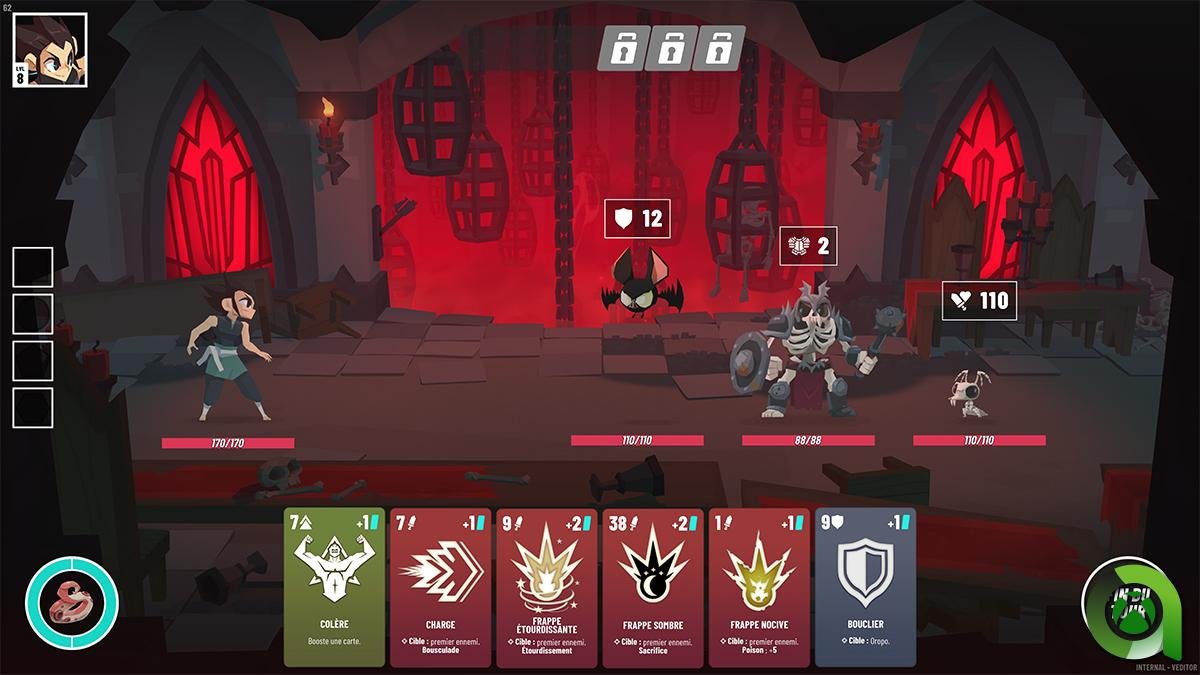Screen dimensions: 1200x675
Task: Select the Frappe Nocive poison card
Action: point(758,587)
